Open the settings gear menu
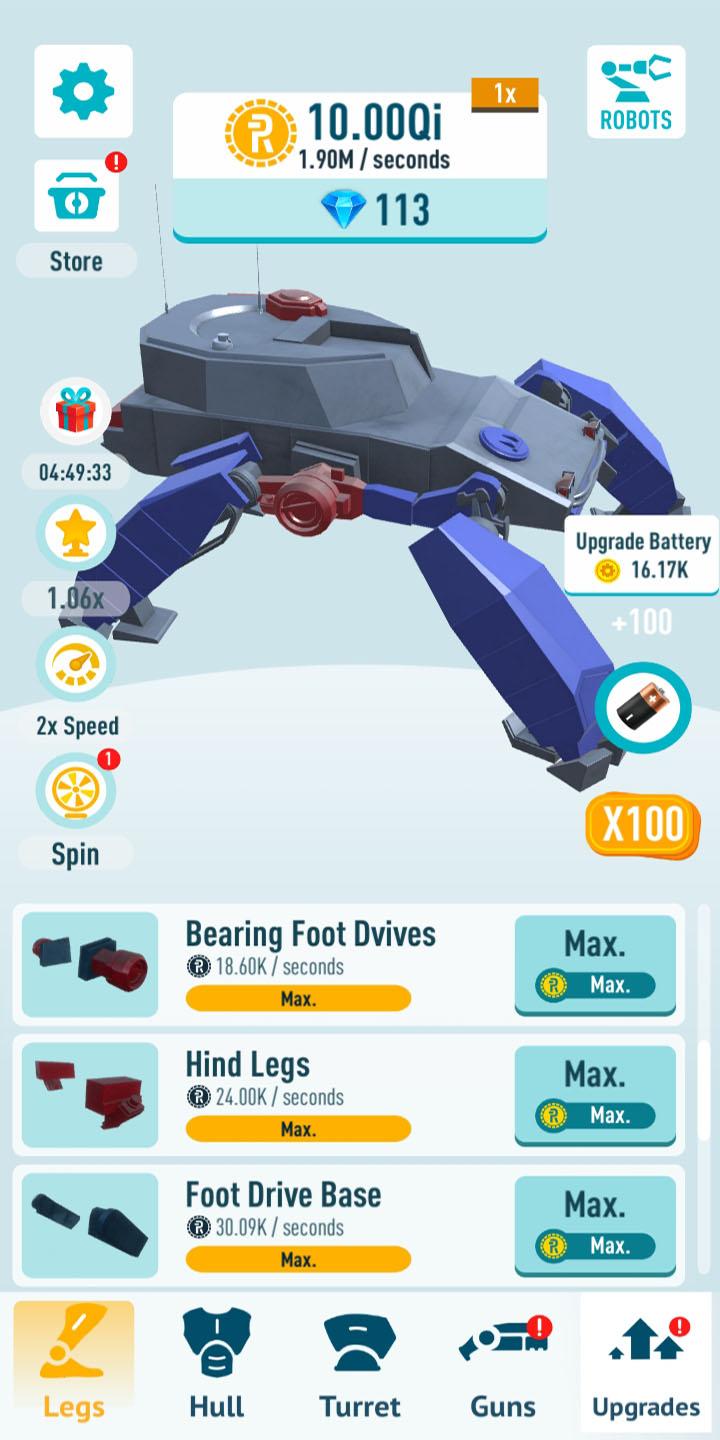The width and height of the screenshot is (720, 1440). click(83, 91)
